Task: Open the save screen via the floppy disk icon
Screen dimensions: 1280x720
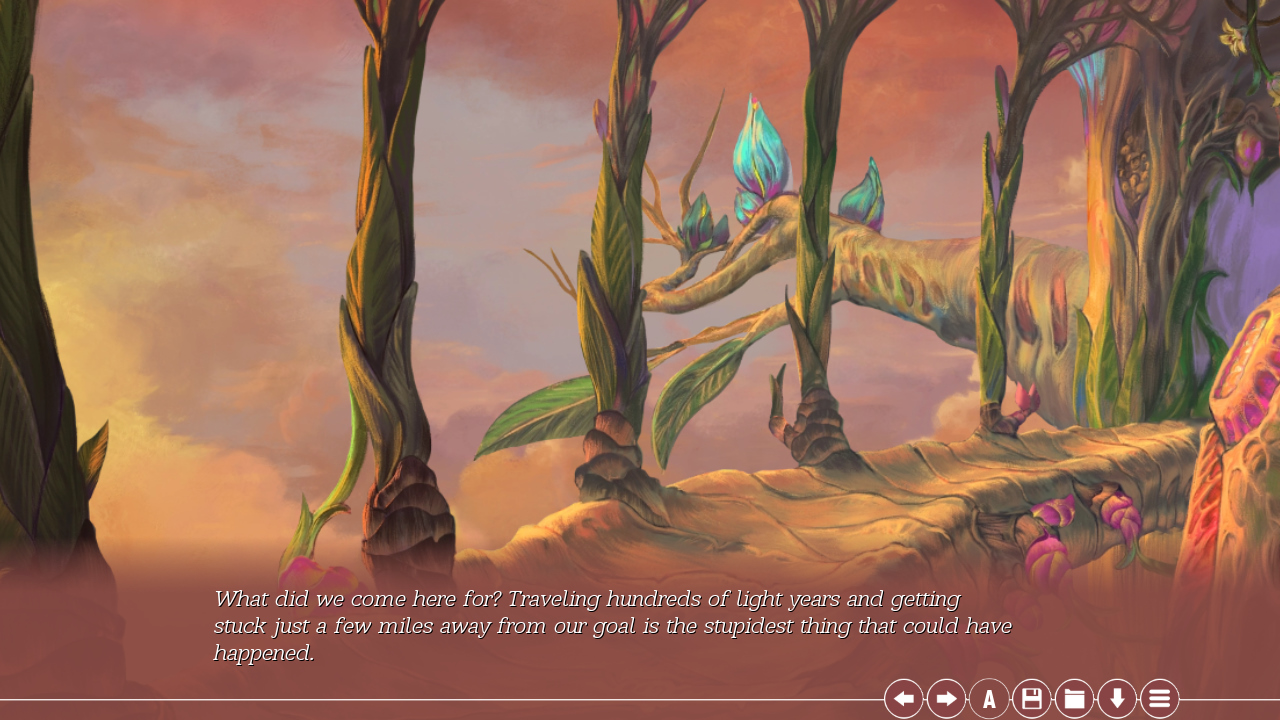Action: (x=1031, y=697)
